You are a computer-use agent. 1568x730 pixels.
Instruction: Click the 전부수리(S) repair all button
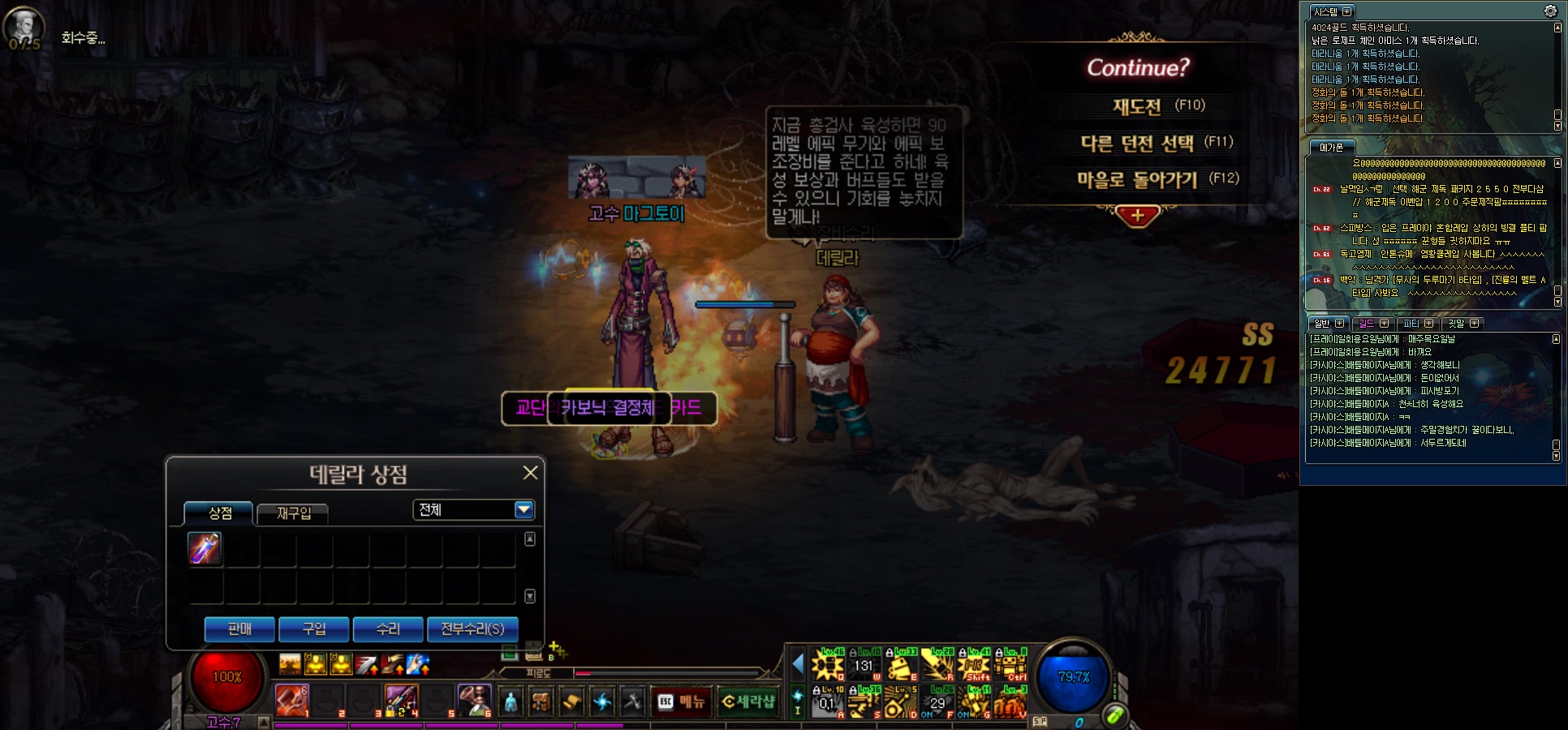point(472,629)
